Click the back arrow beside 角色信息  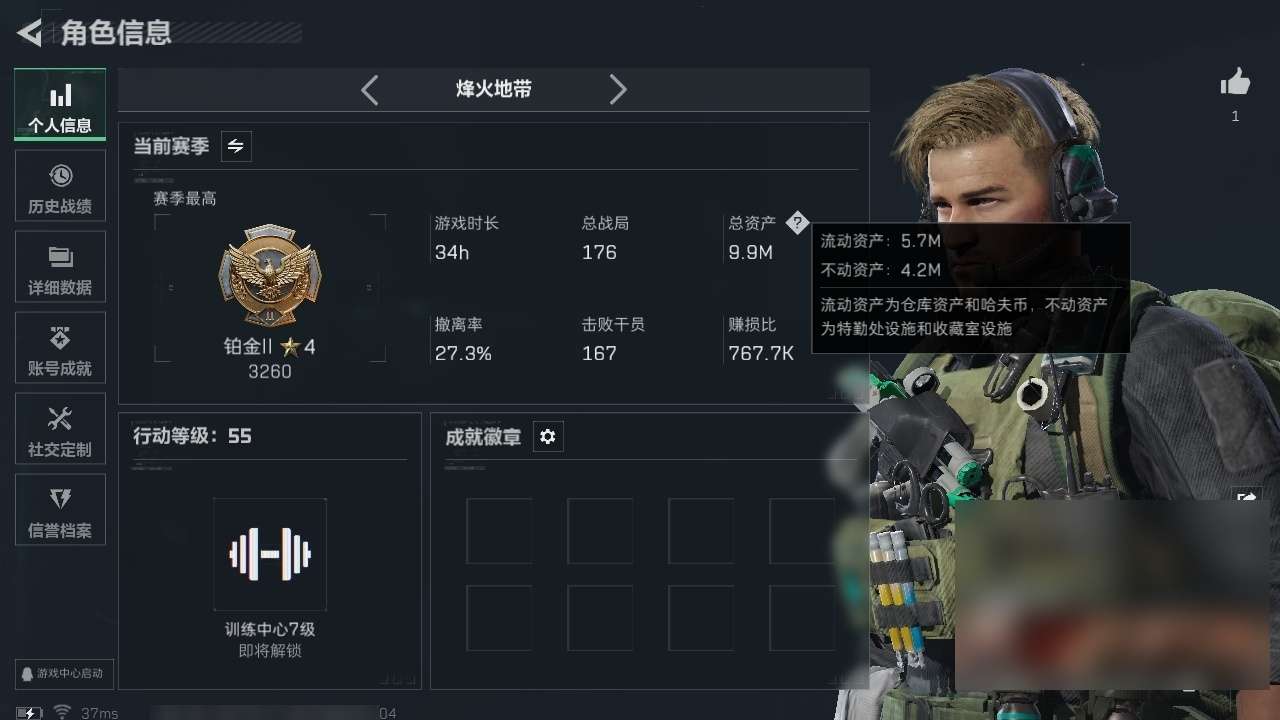coord(27,33)
